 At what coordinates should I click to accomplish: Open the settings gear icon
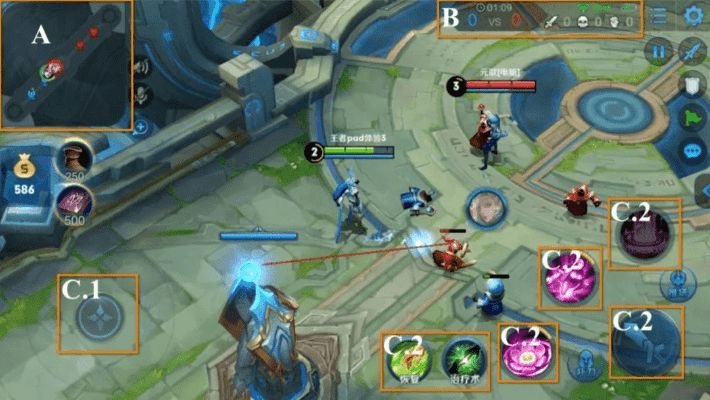coord(693,16)
